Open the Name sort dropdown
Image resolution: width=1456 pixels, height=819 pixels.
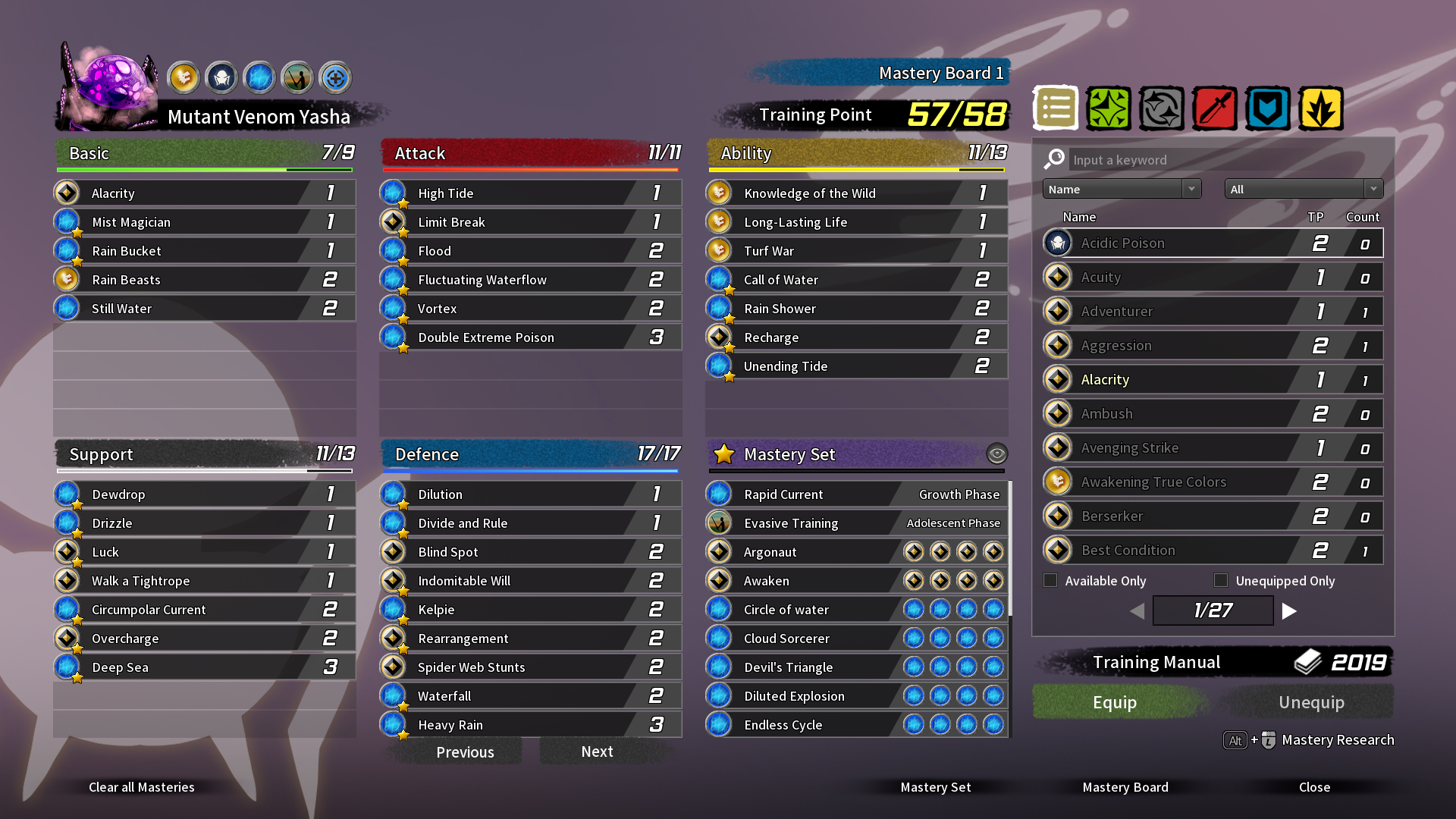(x=1122, y=189)
